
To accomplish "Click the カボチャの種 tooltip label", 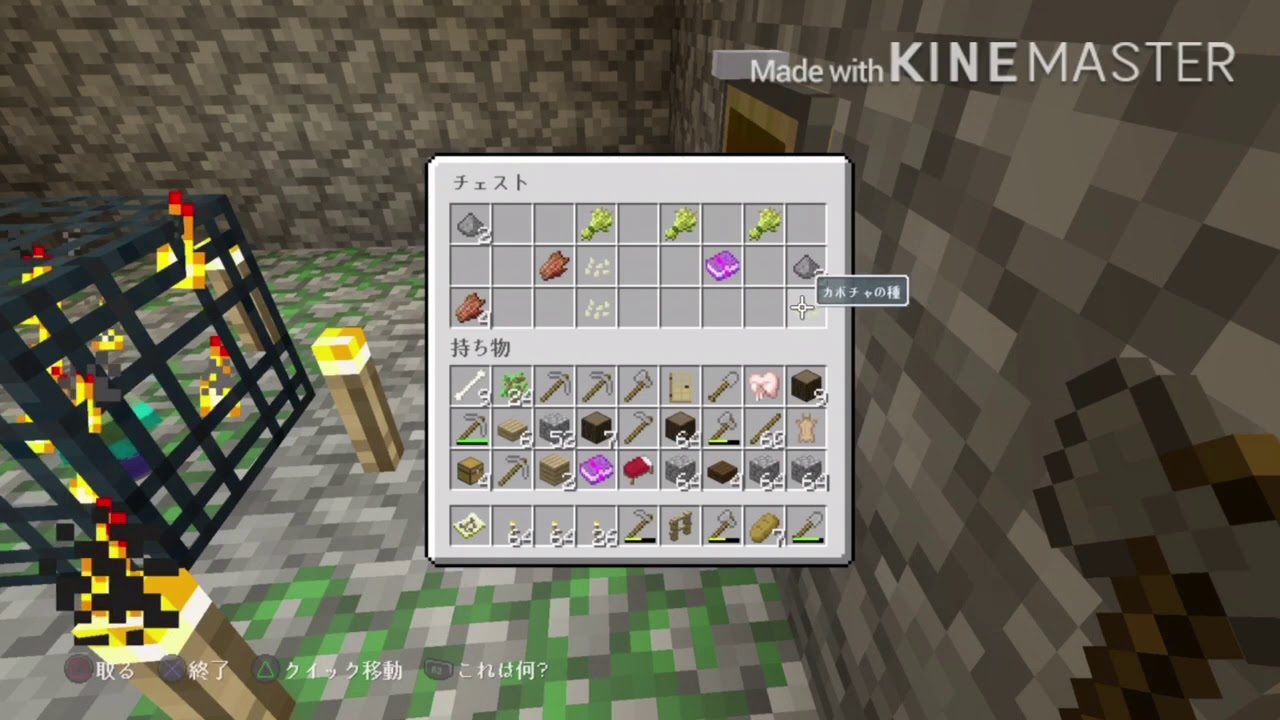I will click(862, 291).
